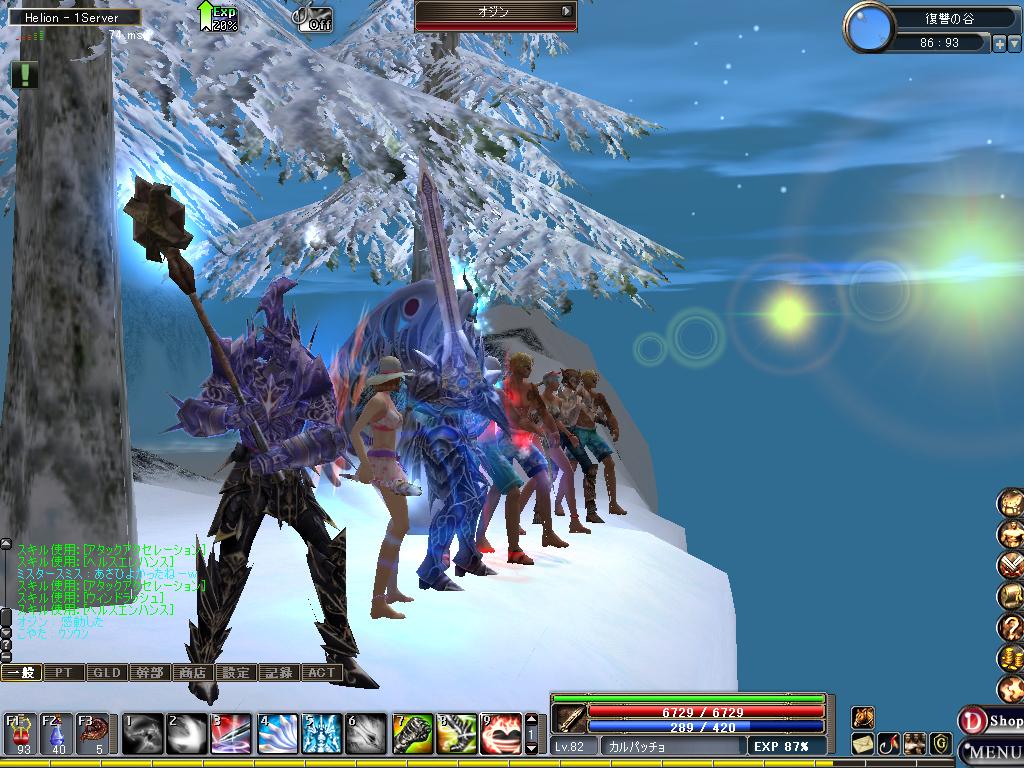This screenshot has width=1024, height=768.
Task: Open the question mark help icon
Action: click(1011, 627)
